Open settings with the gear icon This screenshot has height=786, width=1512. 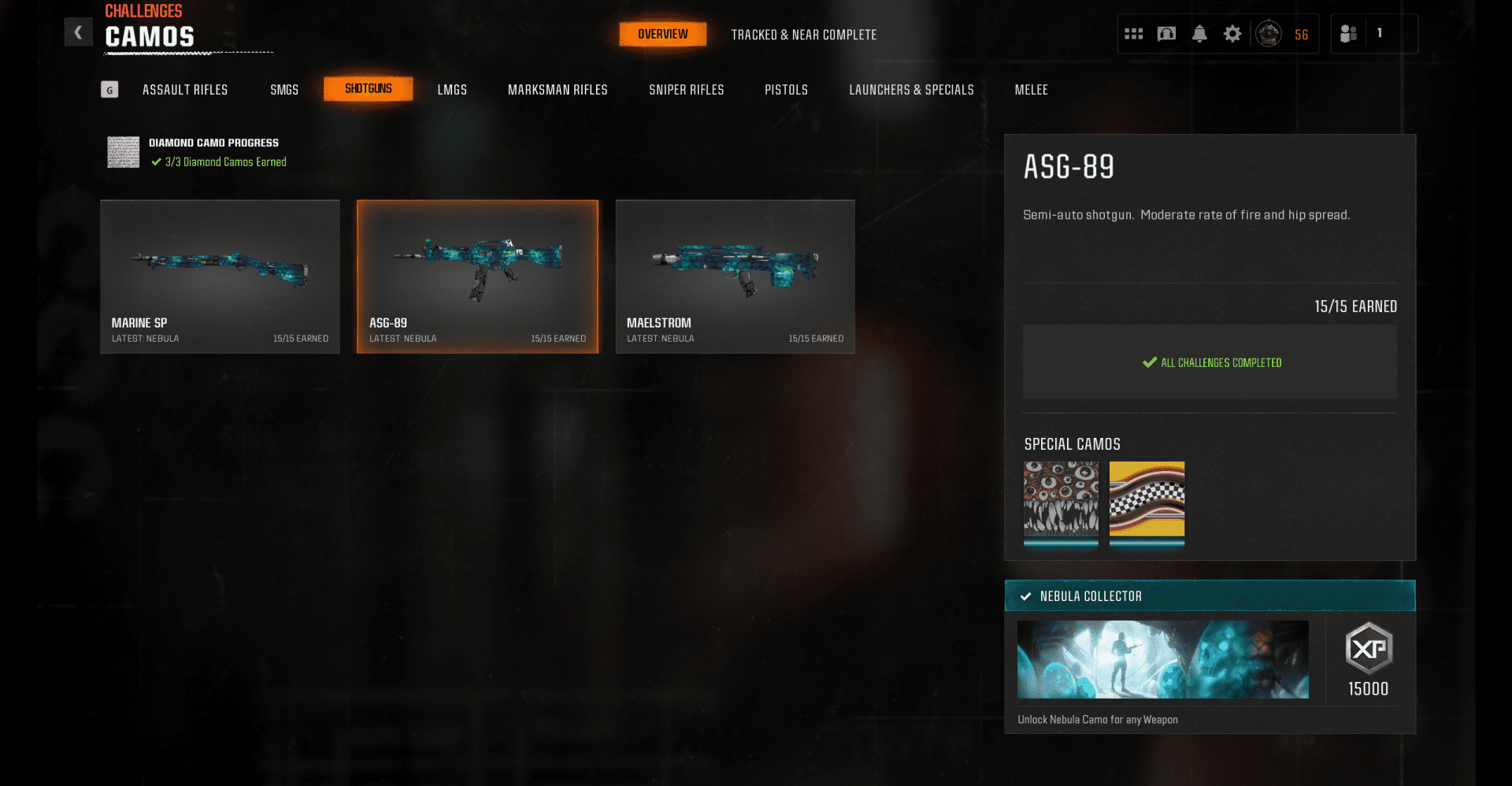[1232, 34]
